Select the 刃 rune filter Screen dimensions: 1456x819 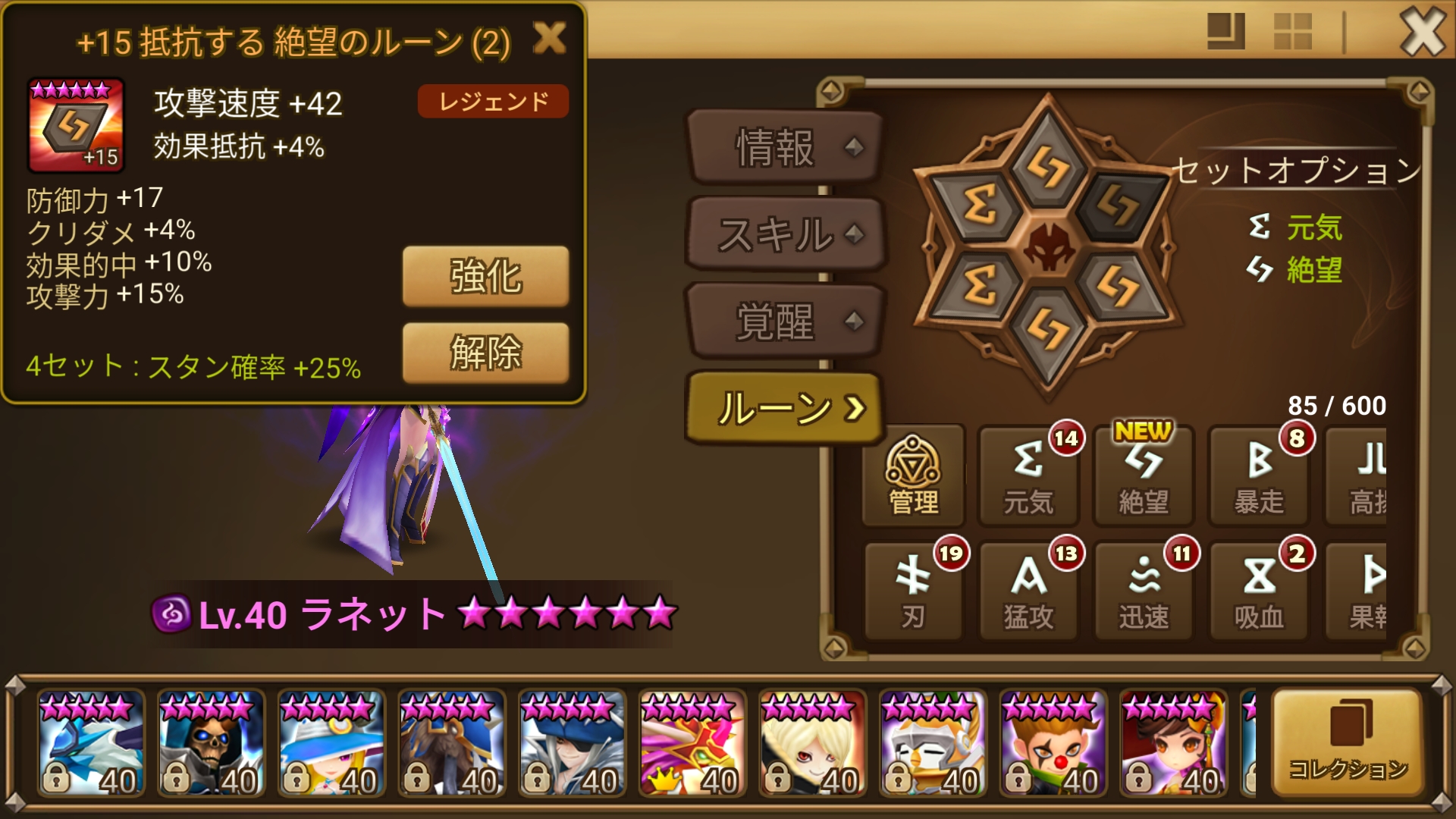coord(914,590)
